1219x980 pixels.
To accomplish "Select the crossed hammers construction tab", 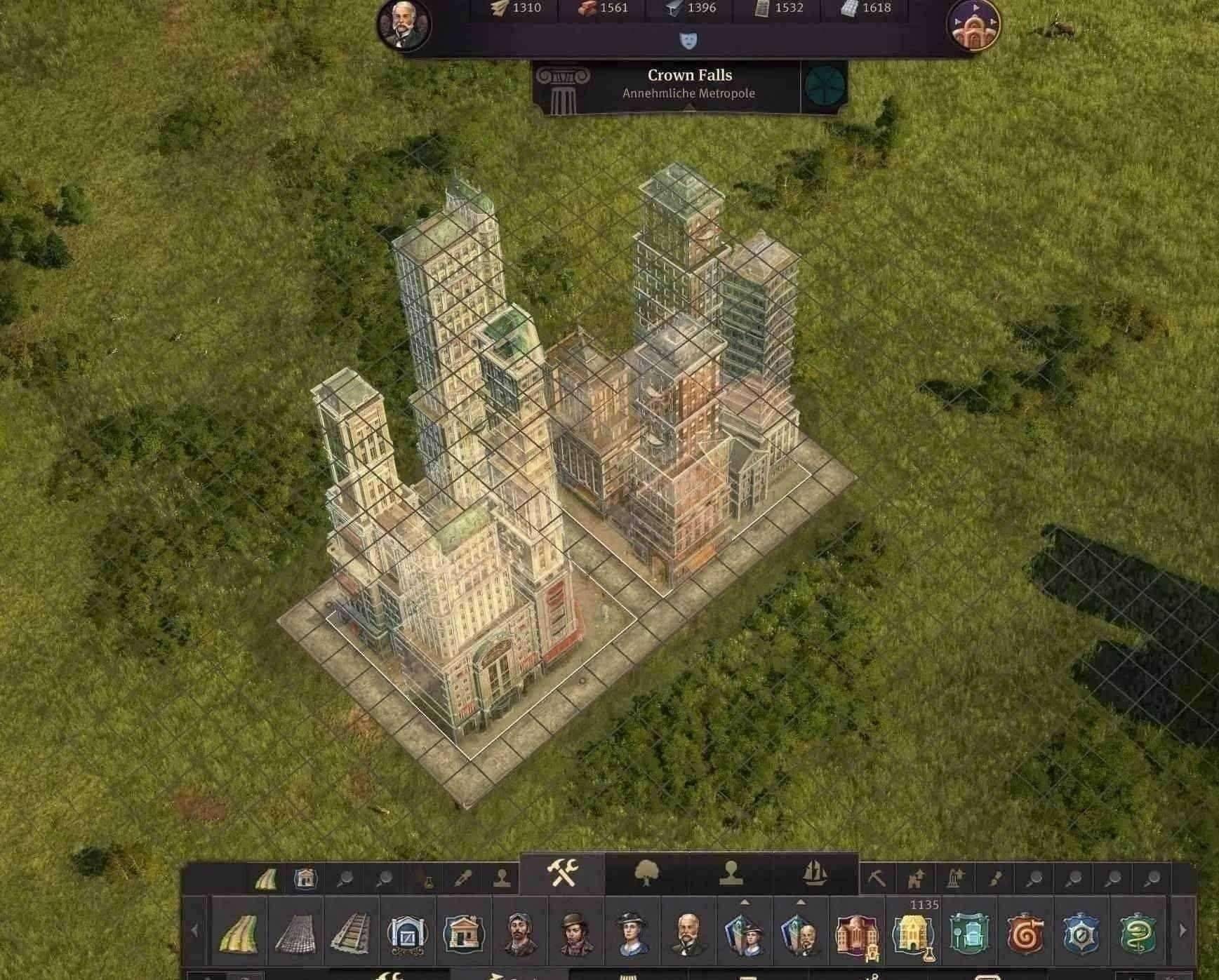I will click(x=562, y=873).
